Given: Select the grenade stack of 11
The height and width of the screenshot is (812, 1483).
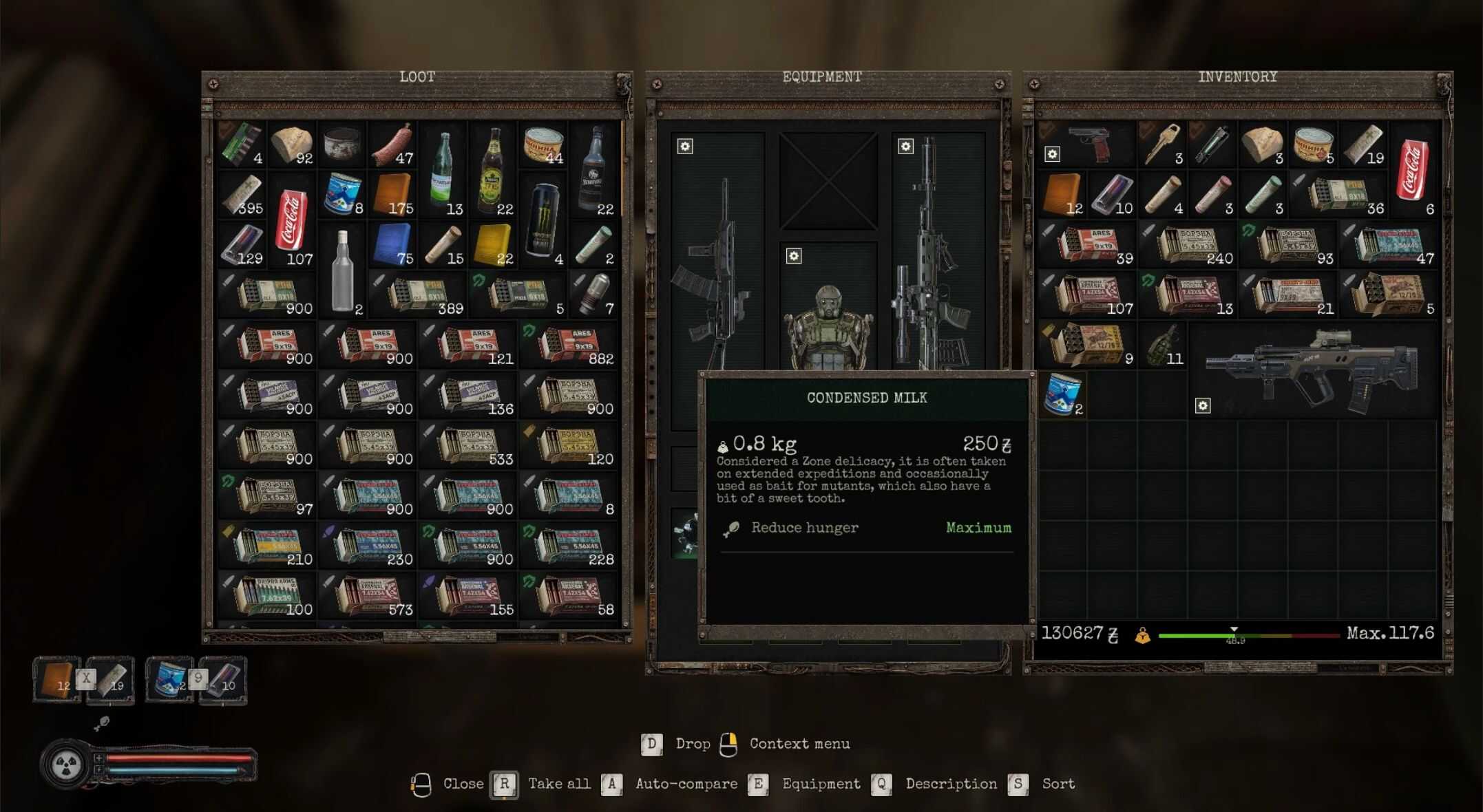Looking at the screenshot, I should [1163, 345].
